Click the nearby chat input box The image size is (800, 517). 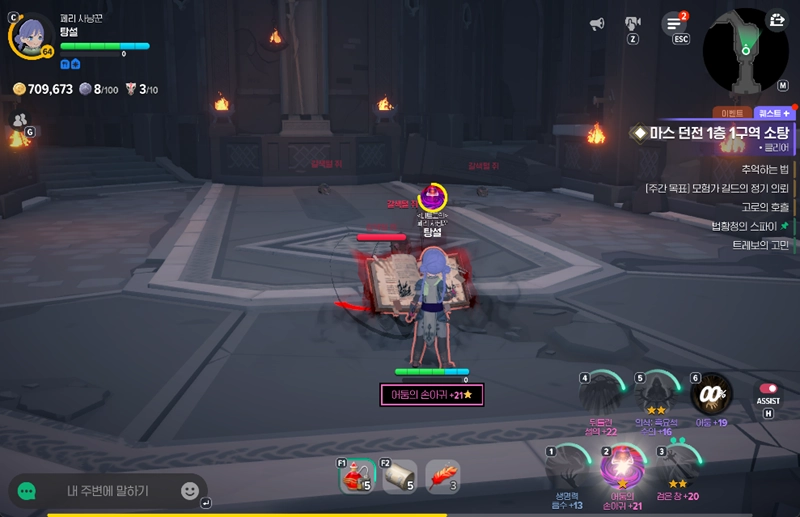[108, 491]
